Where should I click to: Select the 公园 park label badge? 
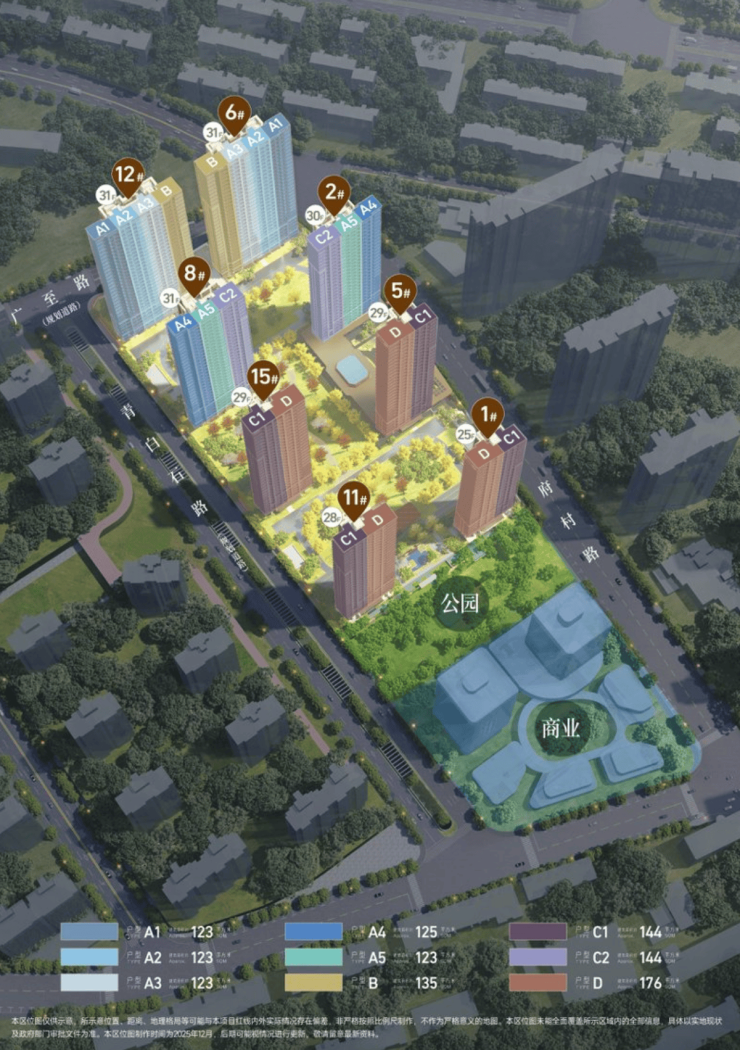(x=461, y=603)
